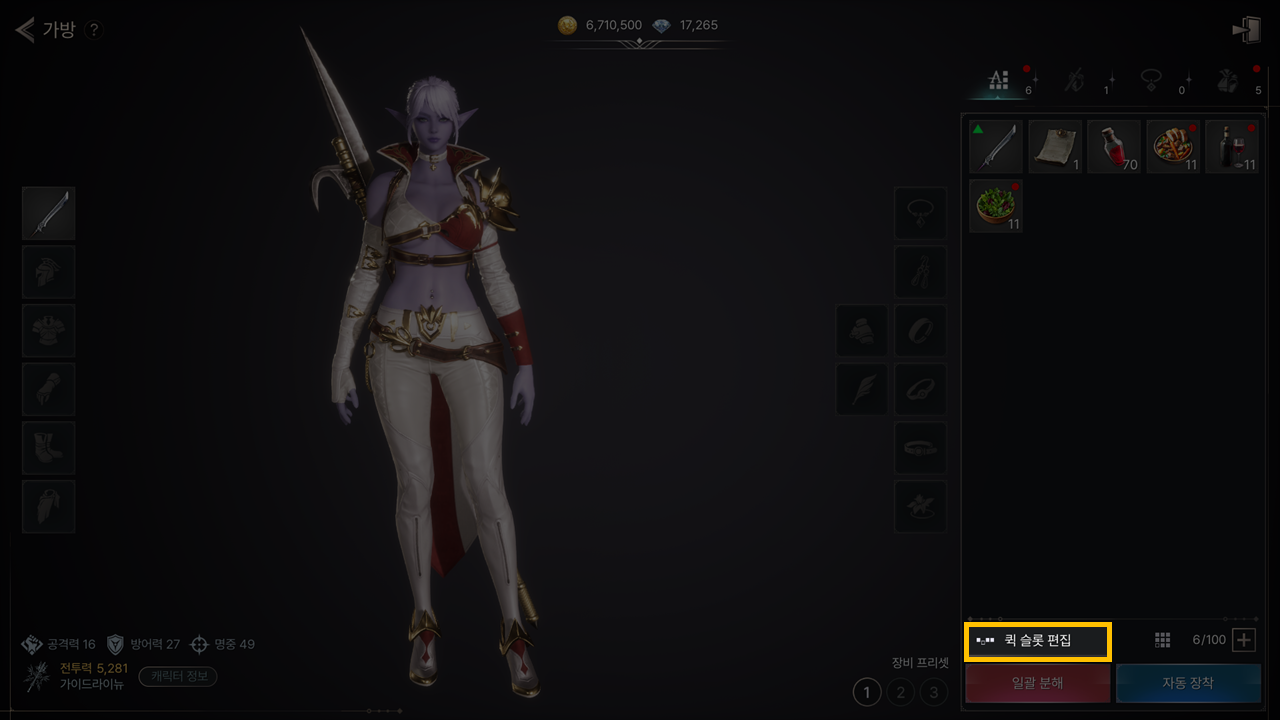Switch to the accessory necklace tab
The image size is (1280, 720).
pos(1150,81)
